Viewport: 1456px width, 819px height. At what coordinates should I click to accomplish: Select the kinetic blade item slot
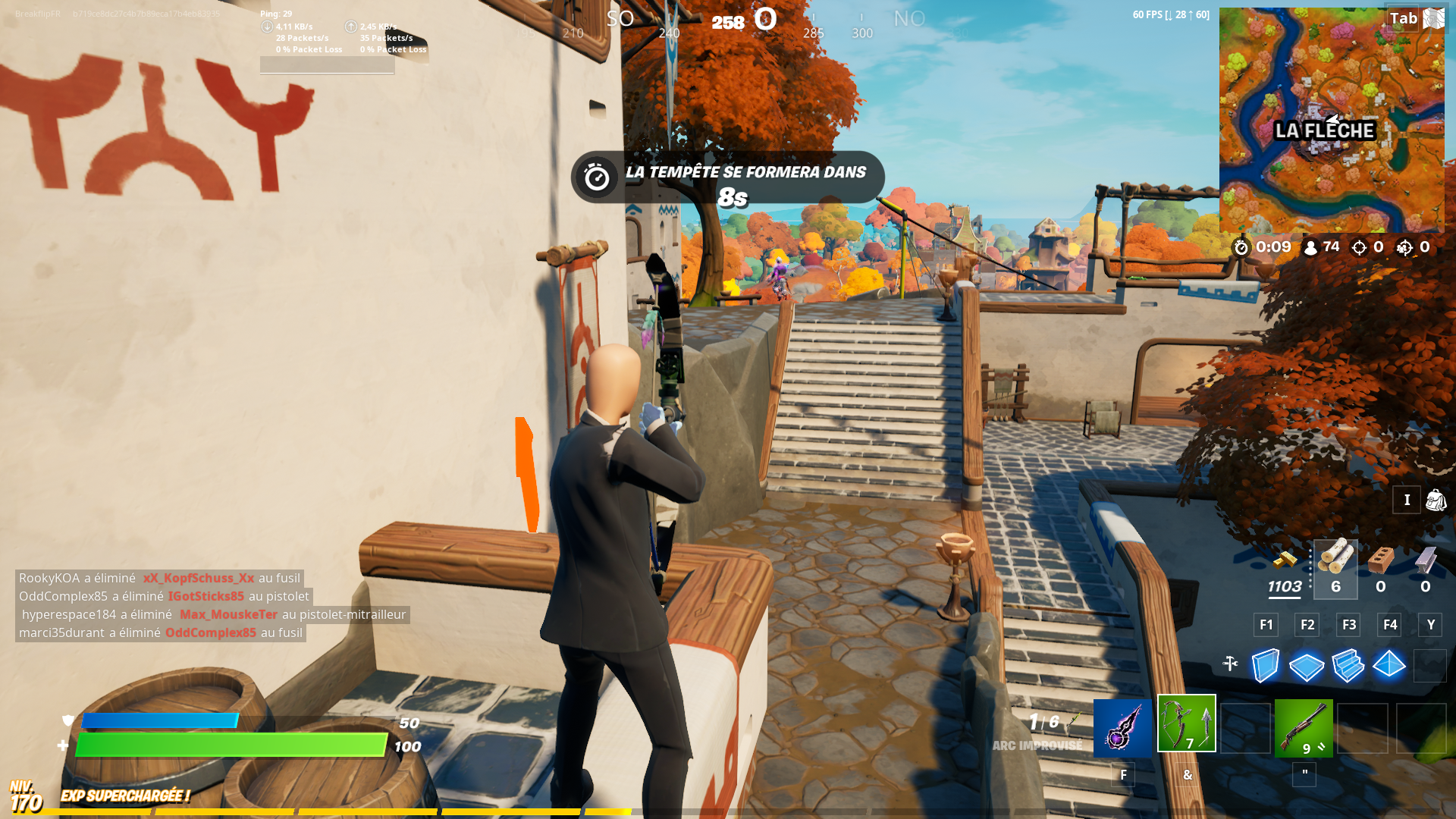coord(1122,726)
